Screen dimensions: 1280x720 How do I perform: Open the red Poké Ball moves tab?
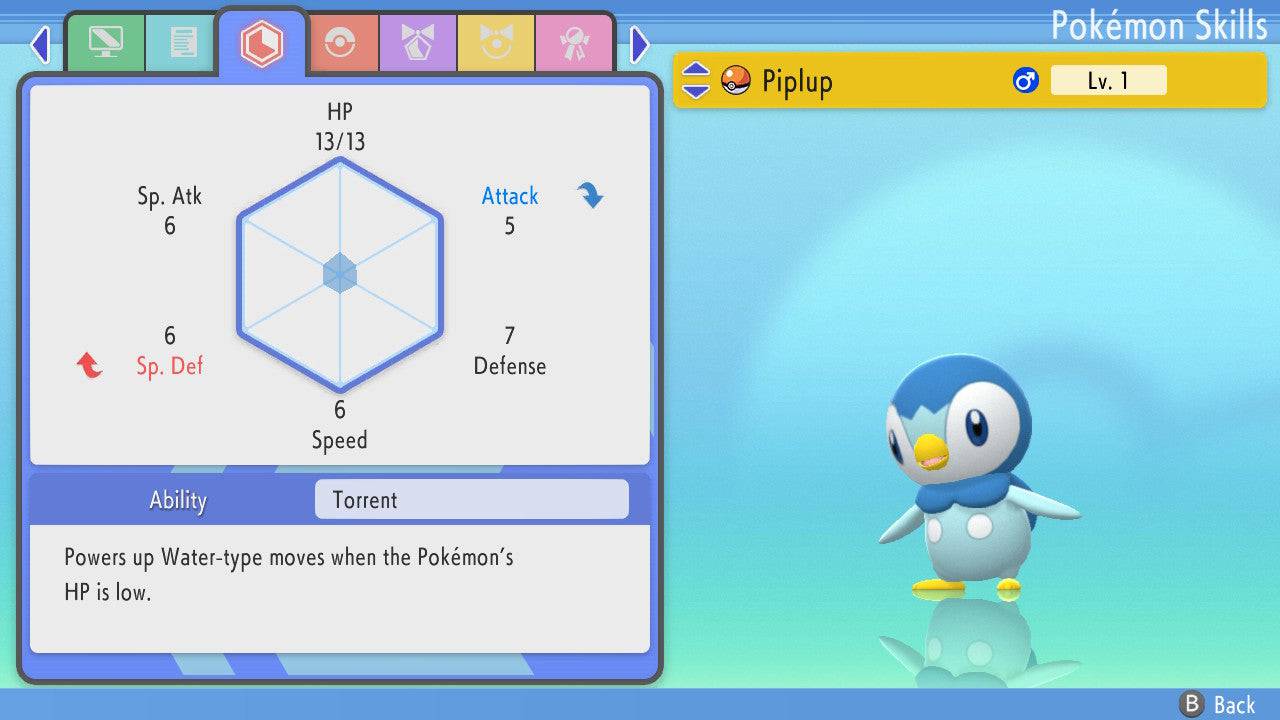coord(339,43)
